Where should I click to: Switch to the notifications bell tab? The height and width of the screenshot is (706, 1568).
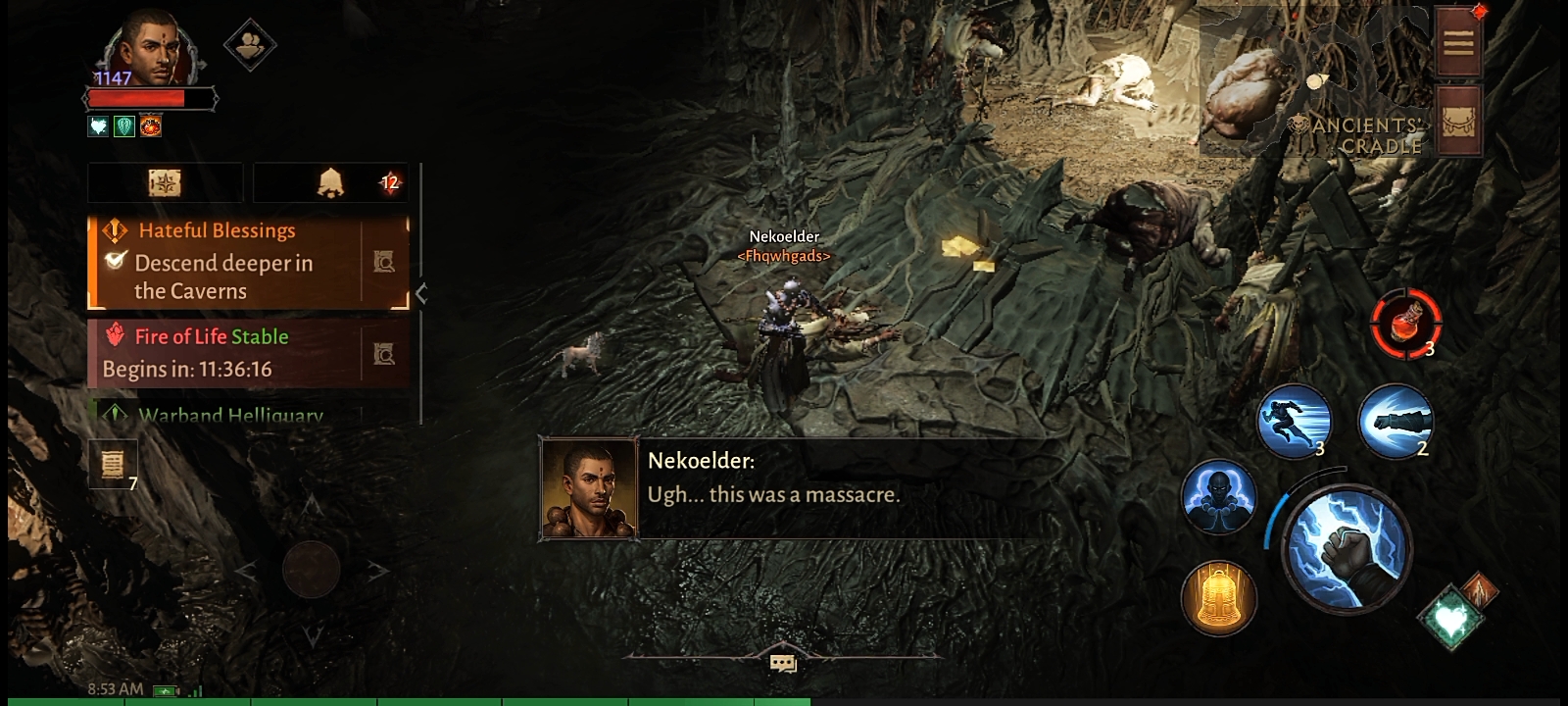tap(331, 183)
